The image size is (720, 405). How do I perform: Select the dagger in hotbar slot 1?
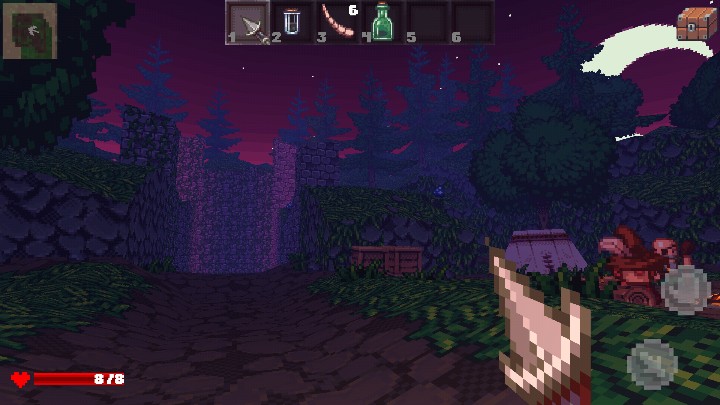(247, 22)
